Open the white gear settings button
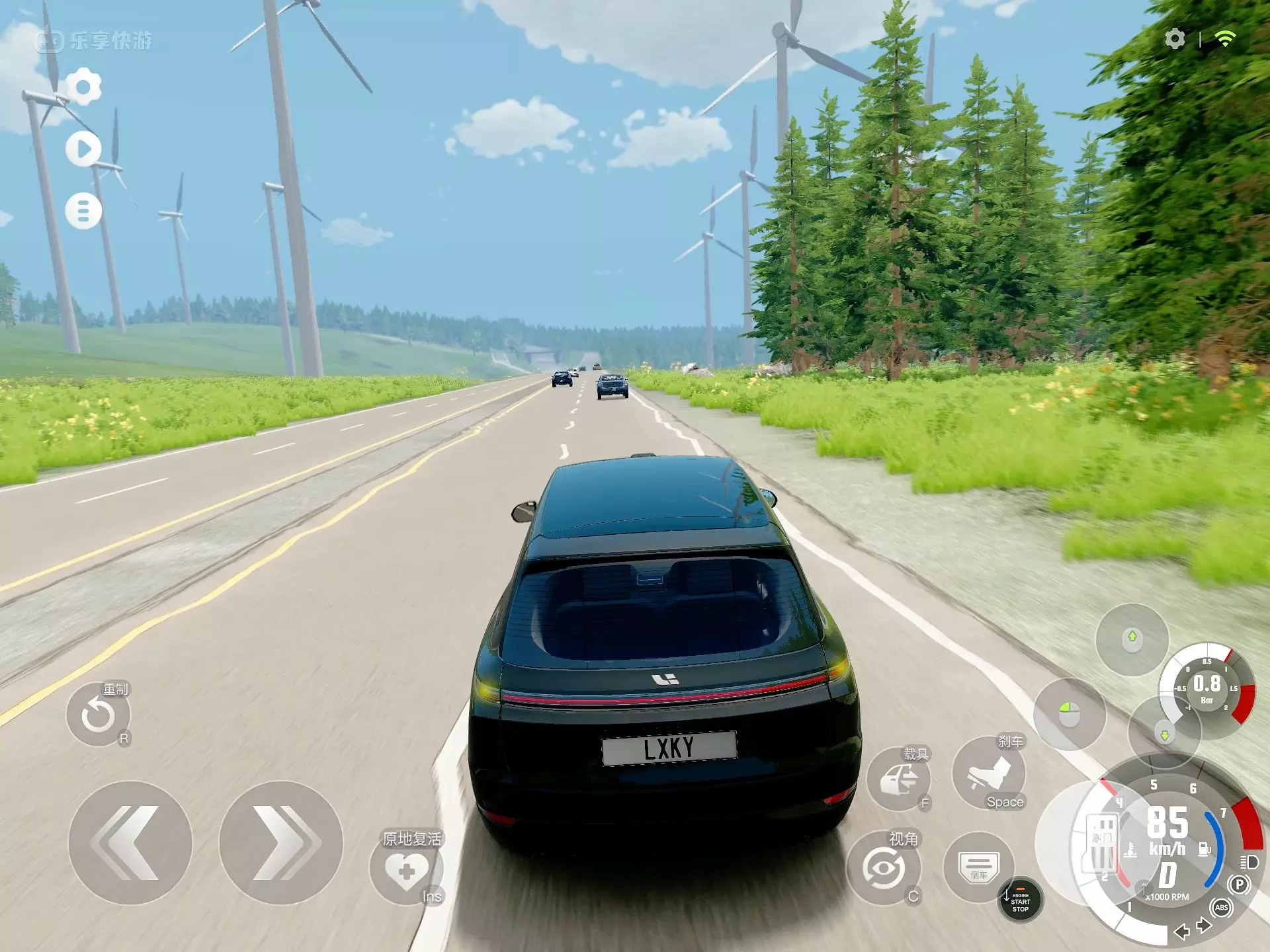 (83, 87)
